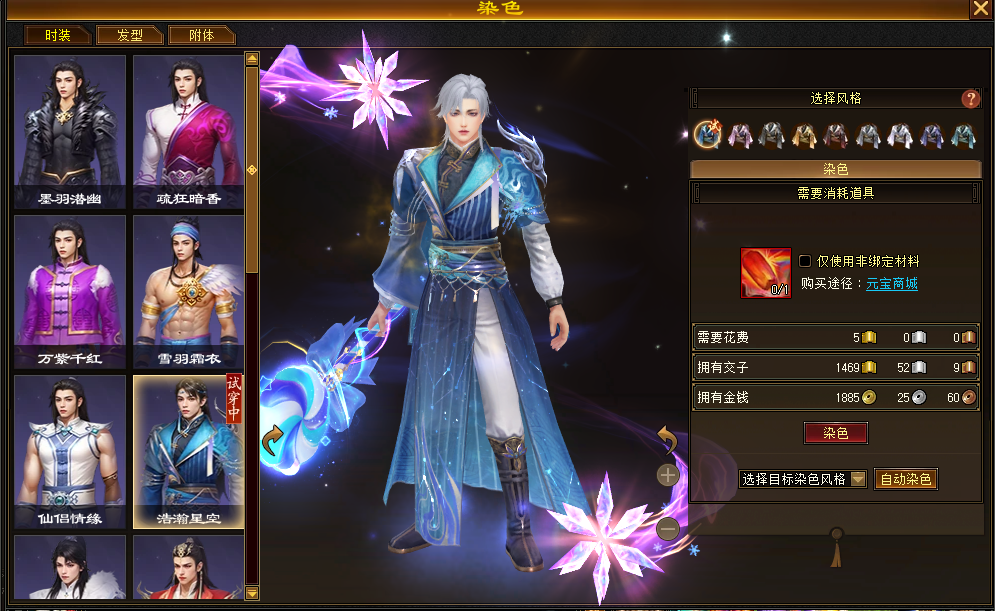This screenshot has width=995, height=611.
Task: Open the red question mark help
Action: pyautogui.click(x=970, y=99)
